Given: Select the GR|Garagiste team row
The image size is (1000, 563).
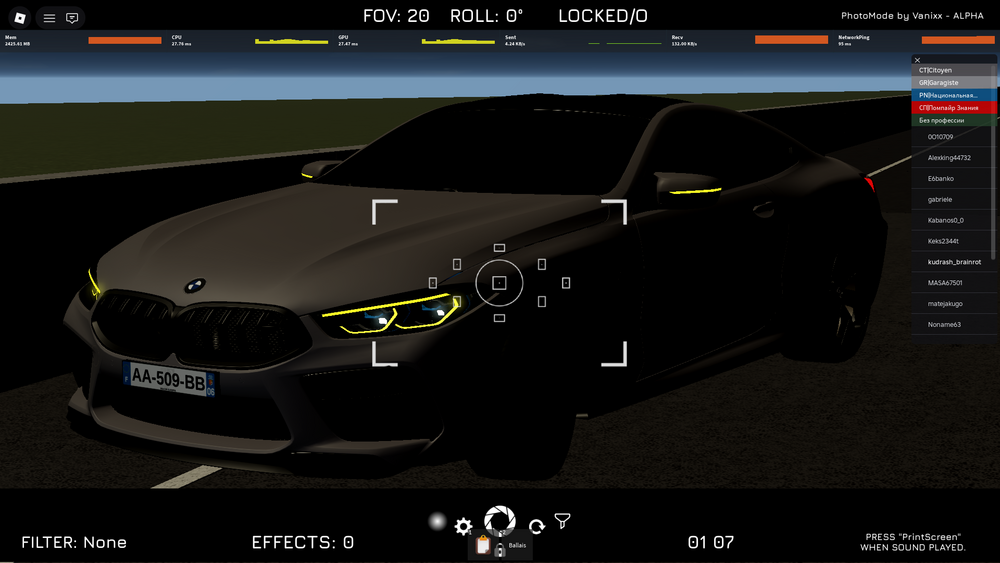Looking at the screenshot, I should pos(954,83).
